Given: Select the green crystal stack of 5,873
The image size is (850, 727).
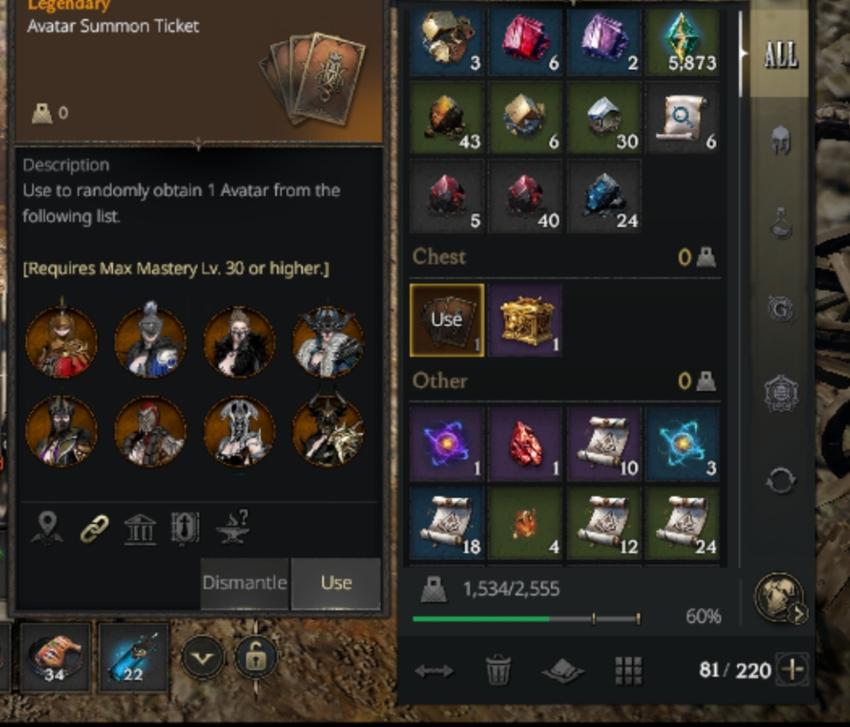Looking at the screenshot, I should click(682, 44).
